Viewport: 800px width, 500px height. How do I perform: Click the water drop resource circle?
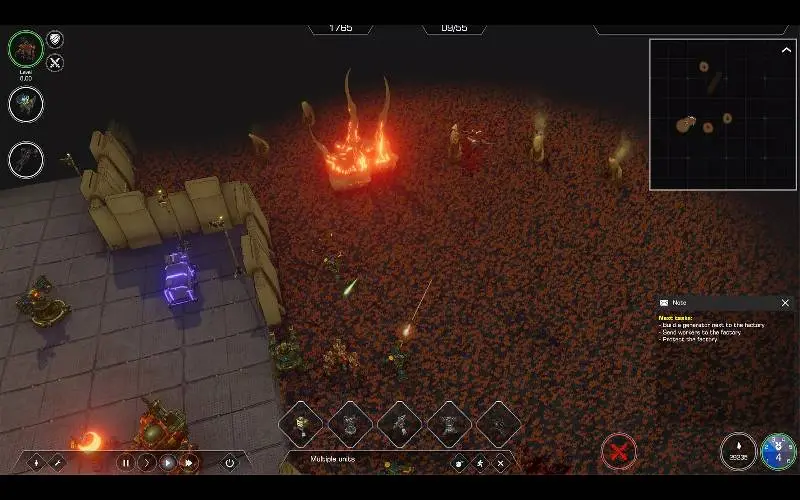tap(738, 452)
